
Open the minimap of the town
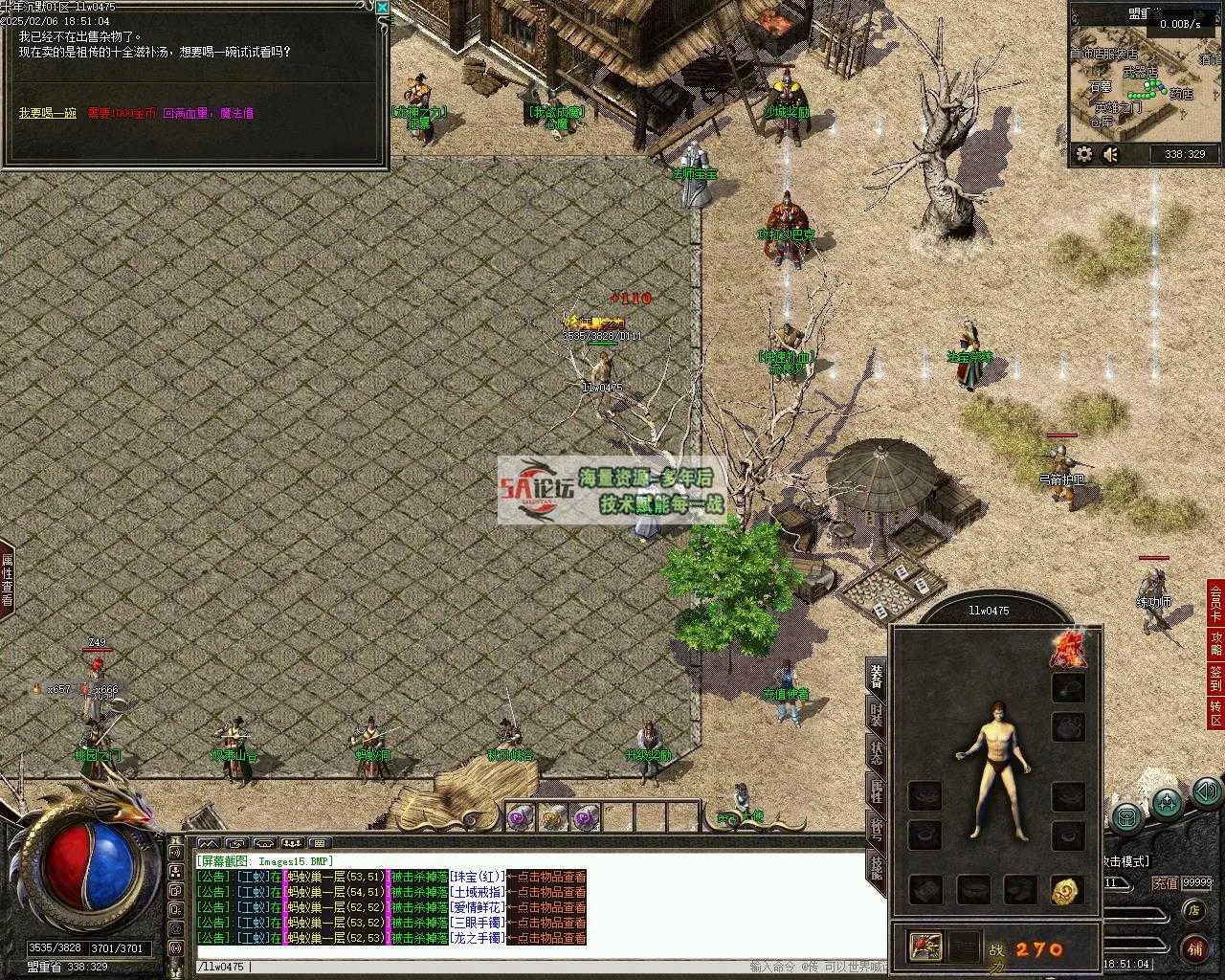[x=1144, y=84]
